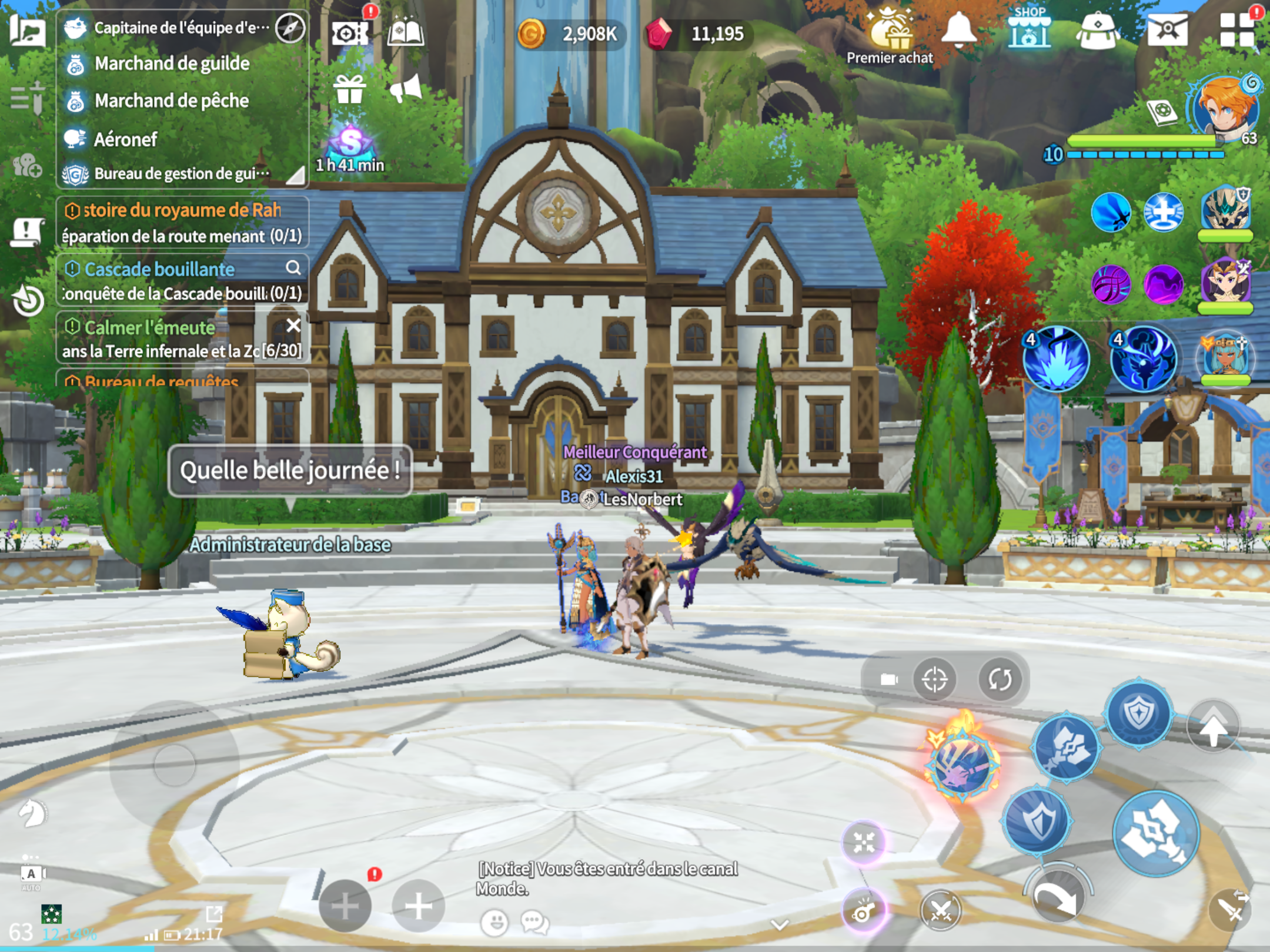Reset camera with the circular arrows button
1270x952 pixels.
(1000, 679)
